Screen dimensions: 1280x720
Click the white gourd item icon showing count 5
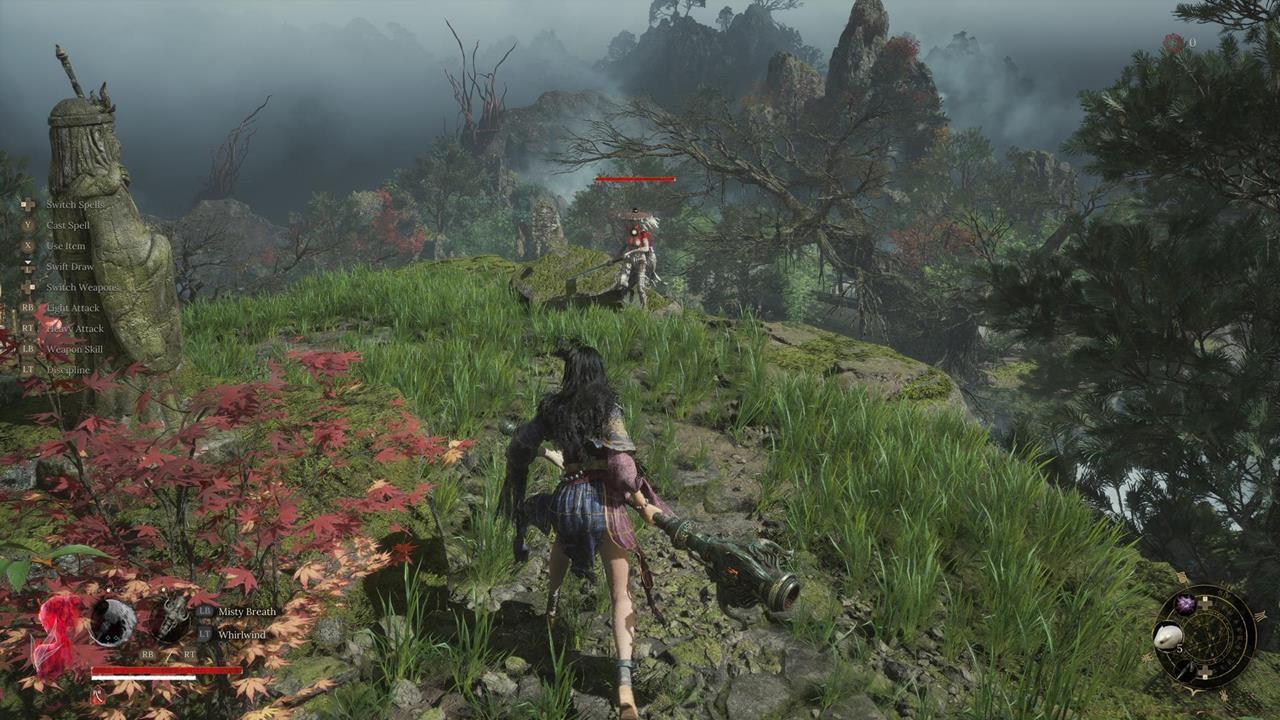1169,637
